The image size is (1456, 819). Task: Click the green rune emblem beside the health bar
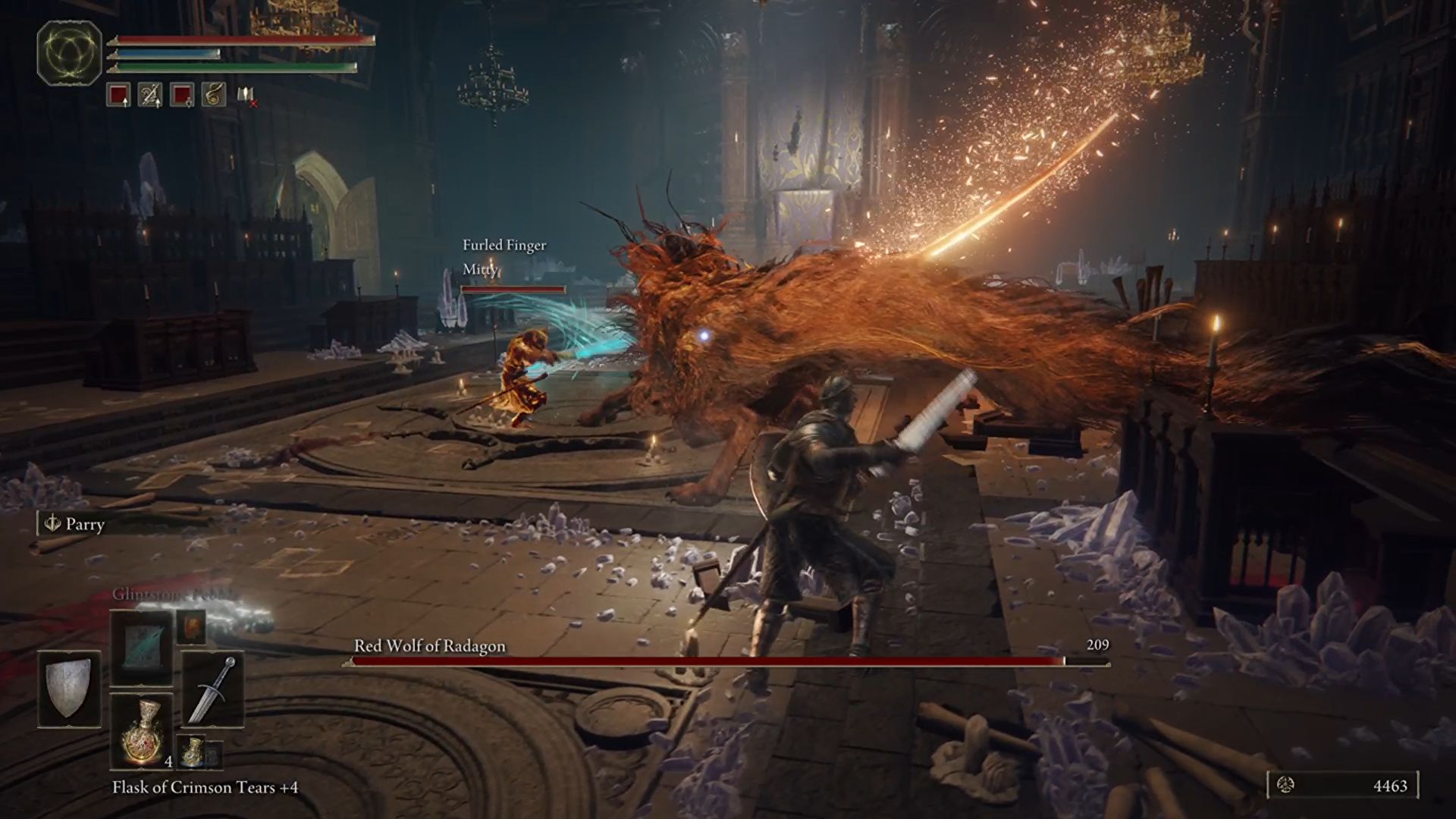coord(69,54)
